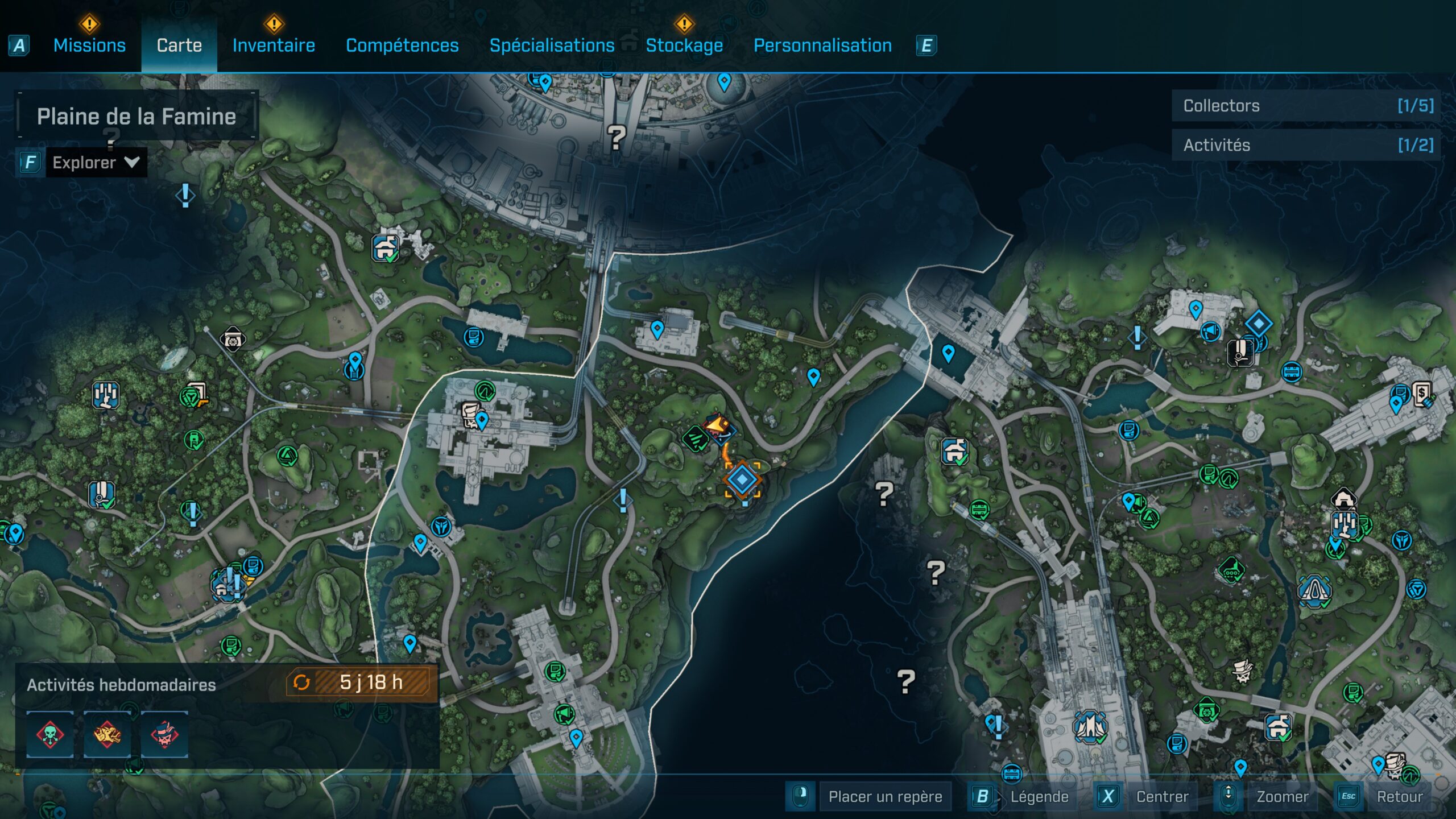Choose the orange beast weekly activity
Viewport: 1456px width, 819px height.
point(107,734)
